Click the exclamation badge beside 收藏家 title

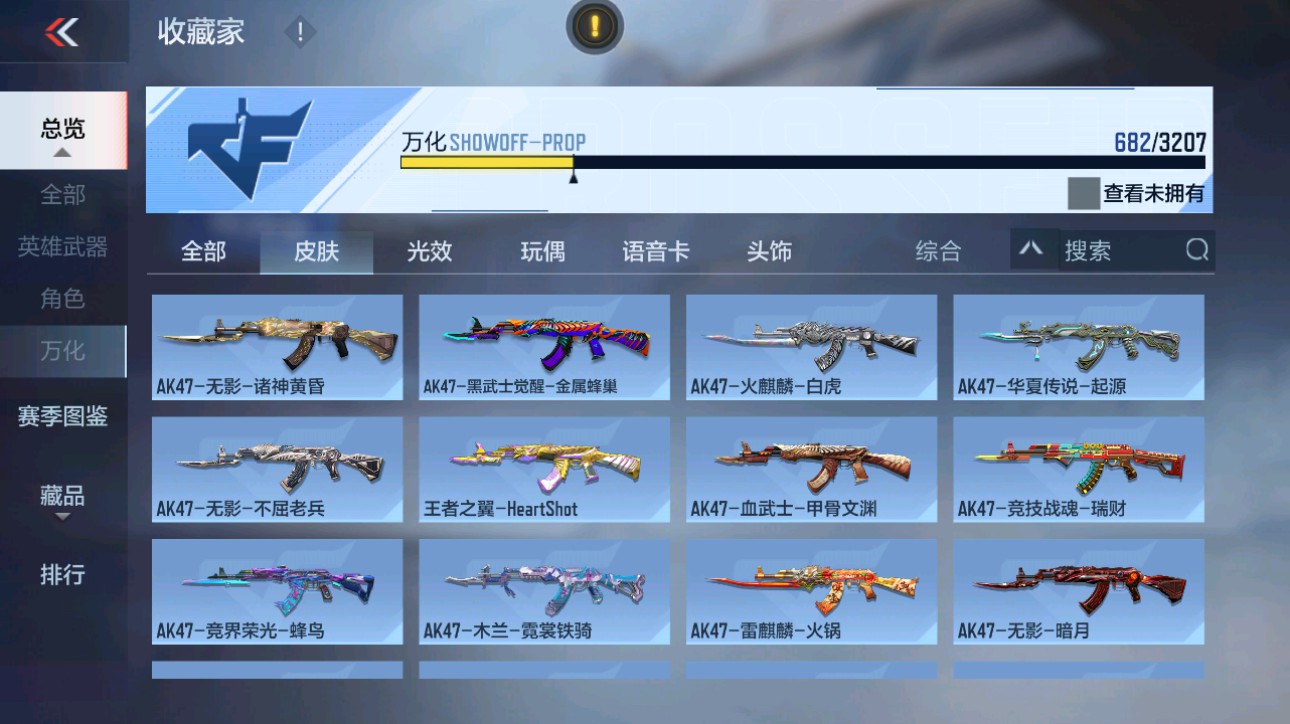pyautogui.click(x=298, y=31)
